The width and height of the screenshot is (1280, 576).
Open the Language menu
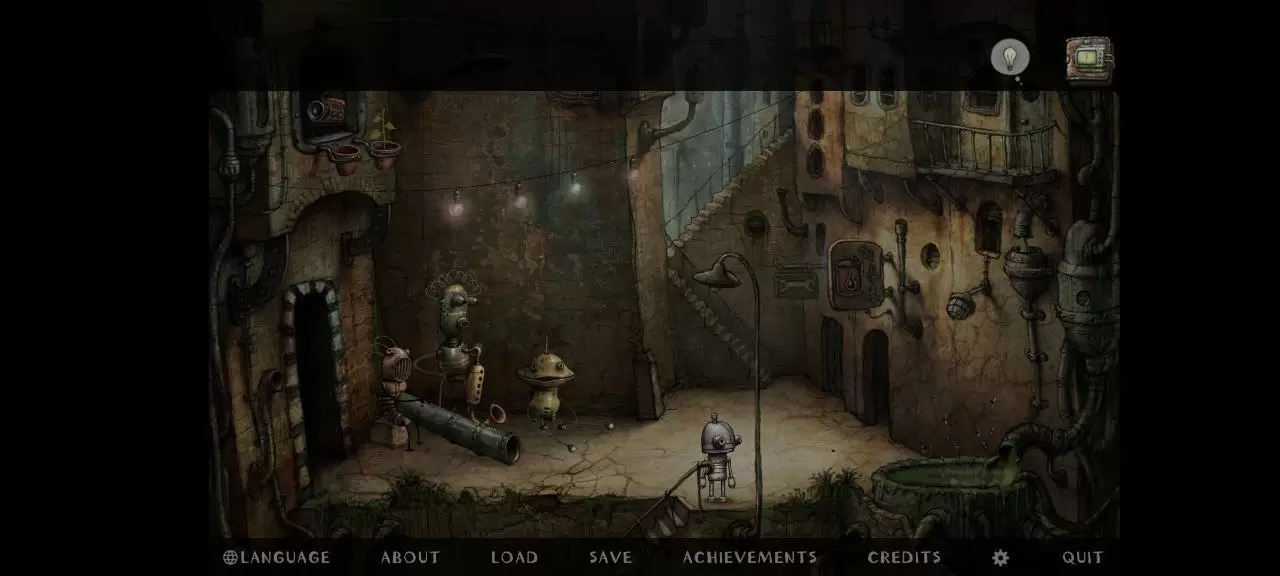[x=276, y=558]
